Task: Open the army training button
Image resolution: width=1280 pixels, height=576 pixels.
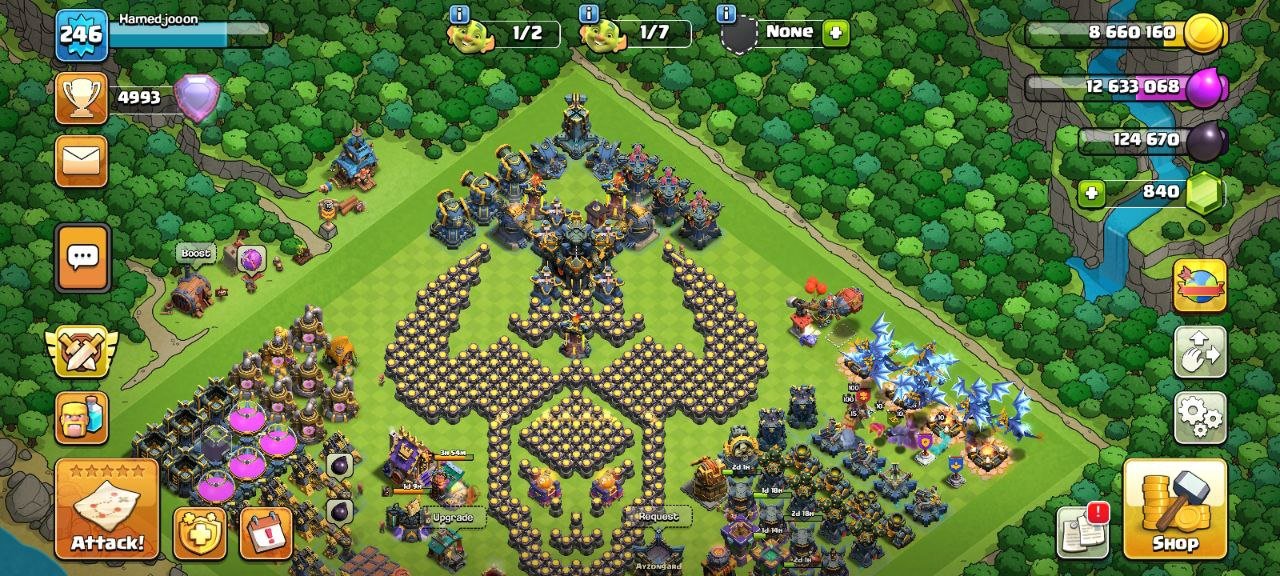Action: [81, 417]
